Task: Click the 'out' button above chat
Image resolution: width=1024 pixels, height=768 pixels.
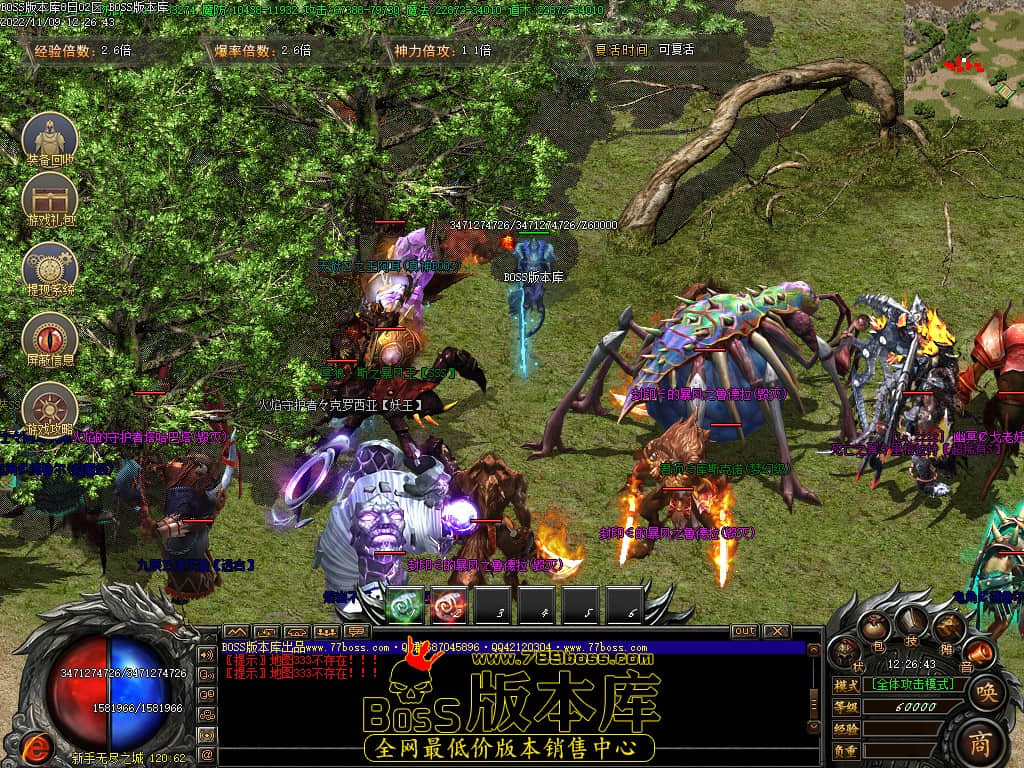Action: click(x=745, y=631)
